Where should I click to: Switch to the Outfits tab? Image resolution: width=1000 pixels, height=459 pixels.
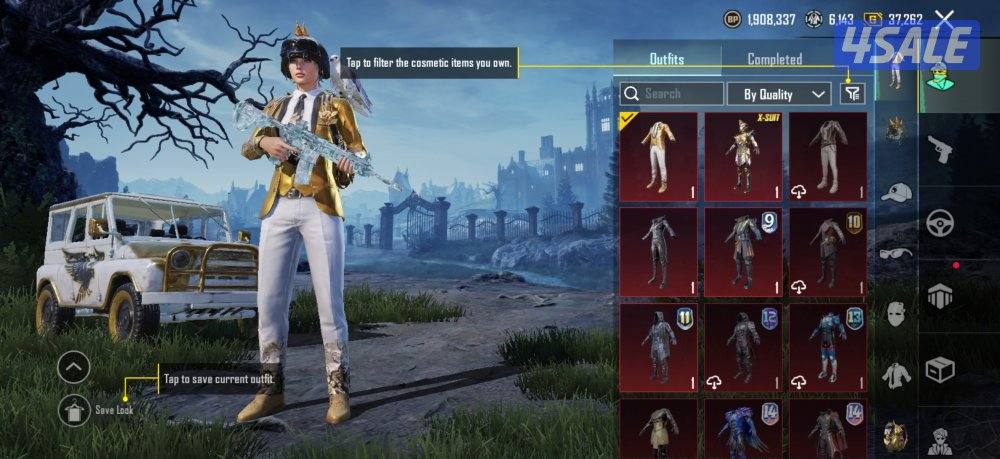666,59
